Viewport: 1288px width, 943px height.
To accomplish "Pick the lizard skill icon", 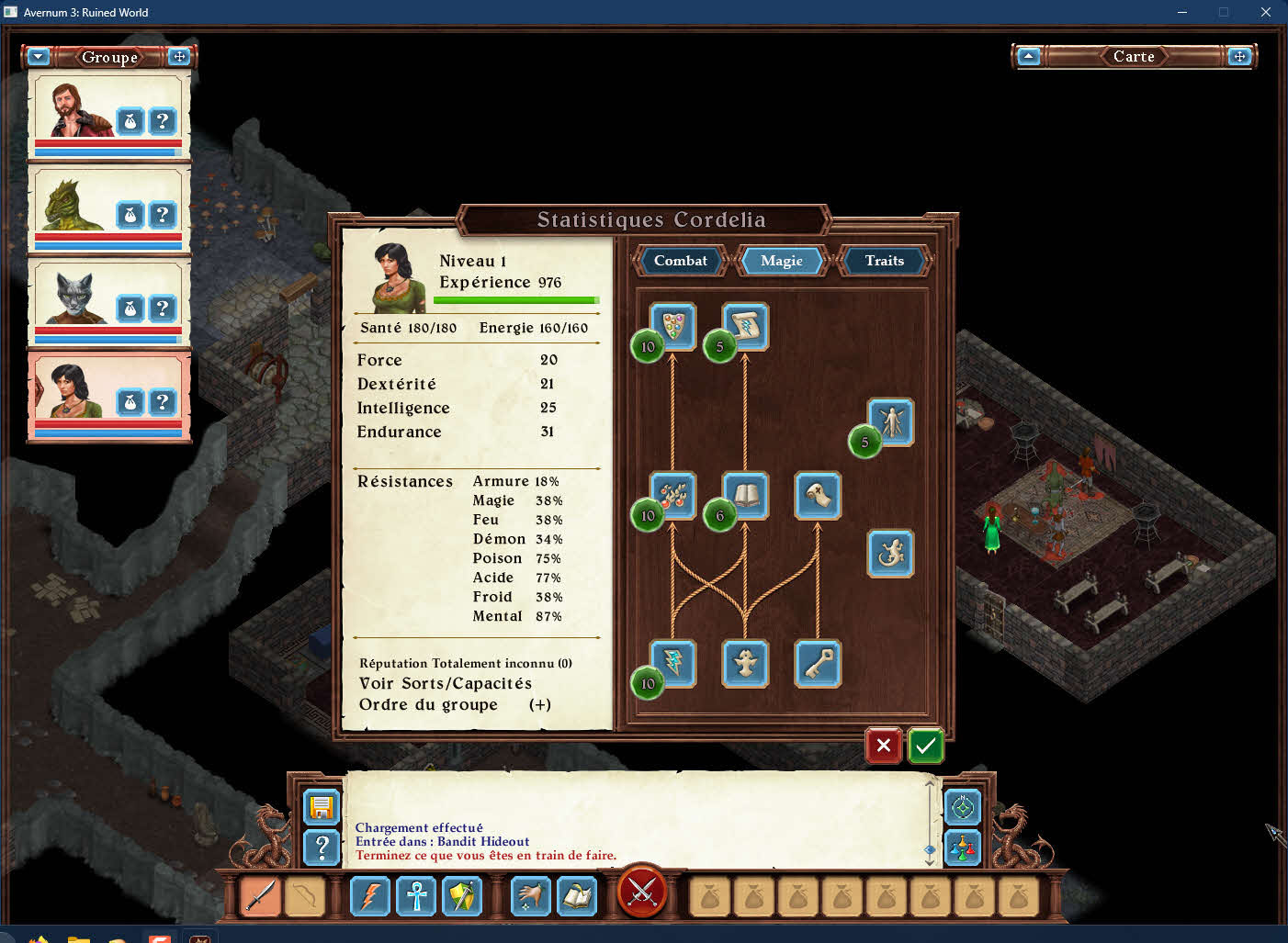I will pyautogui.click(x=890, y=553).
